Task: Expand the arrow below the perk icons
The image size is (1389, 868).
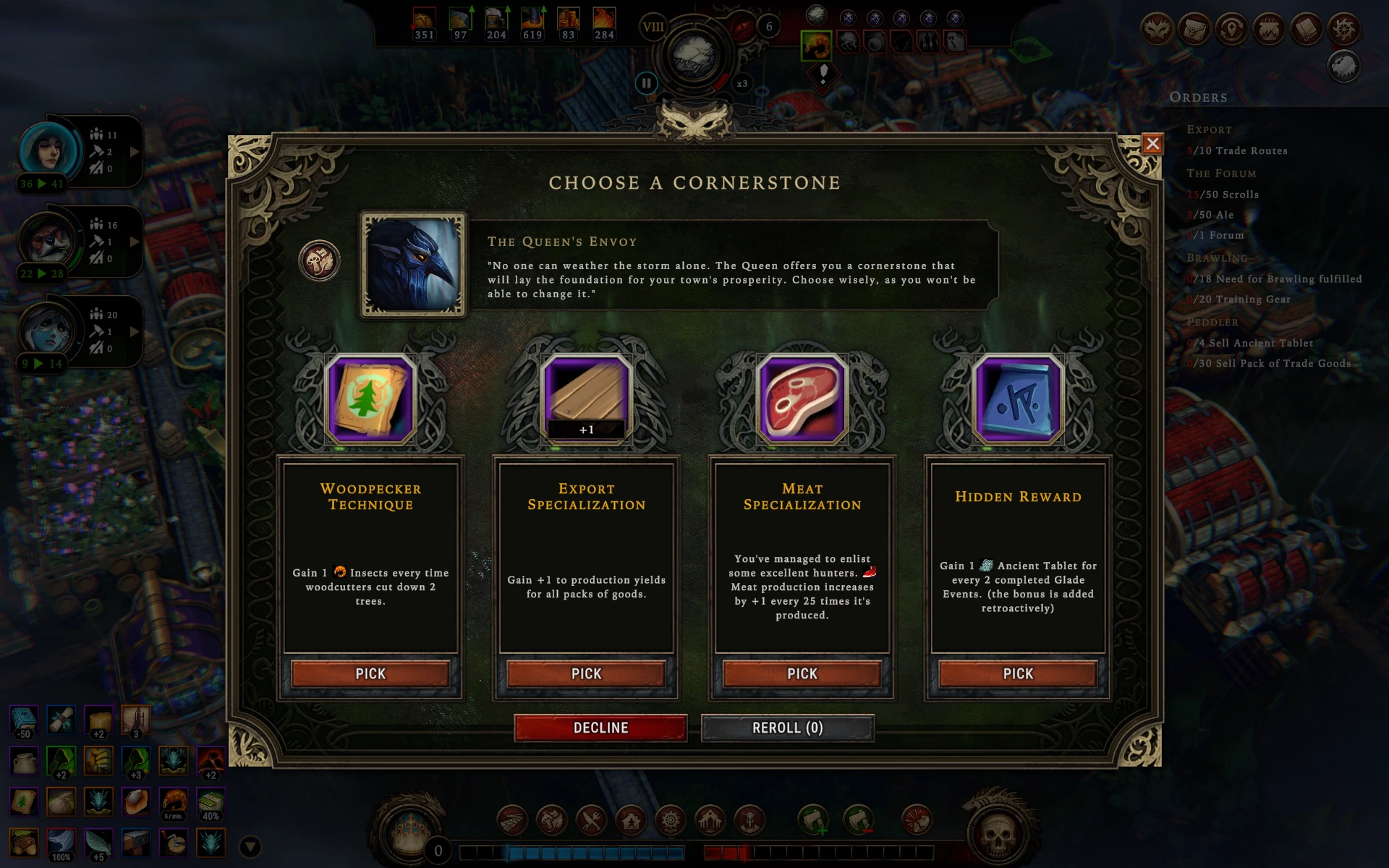Action: coord(250,846)
